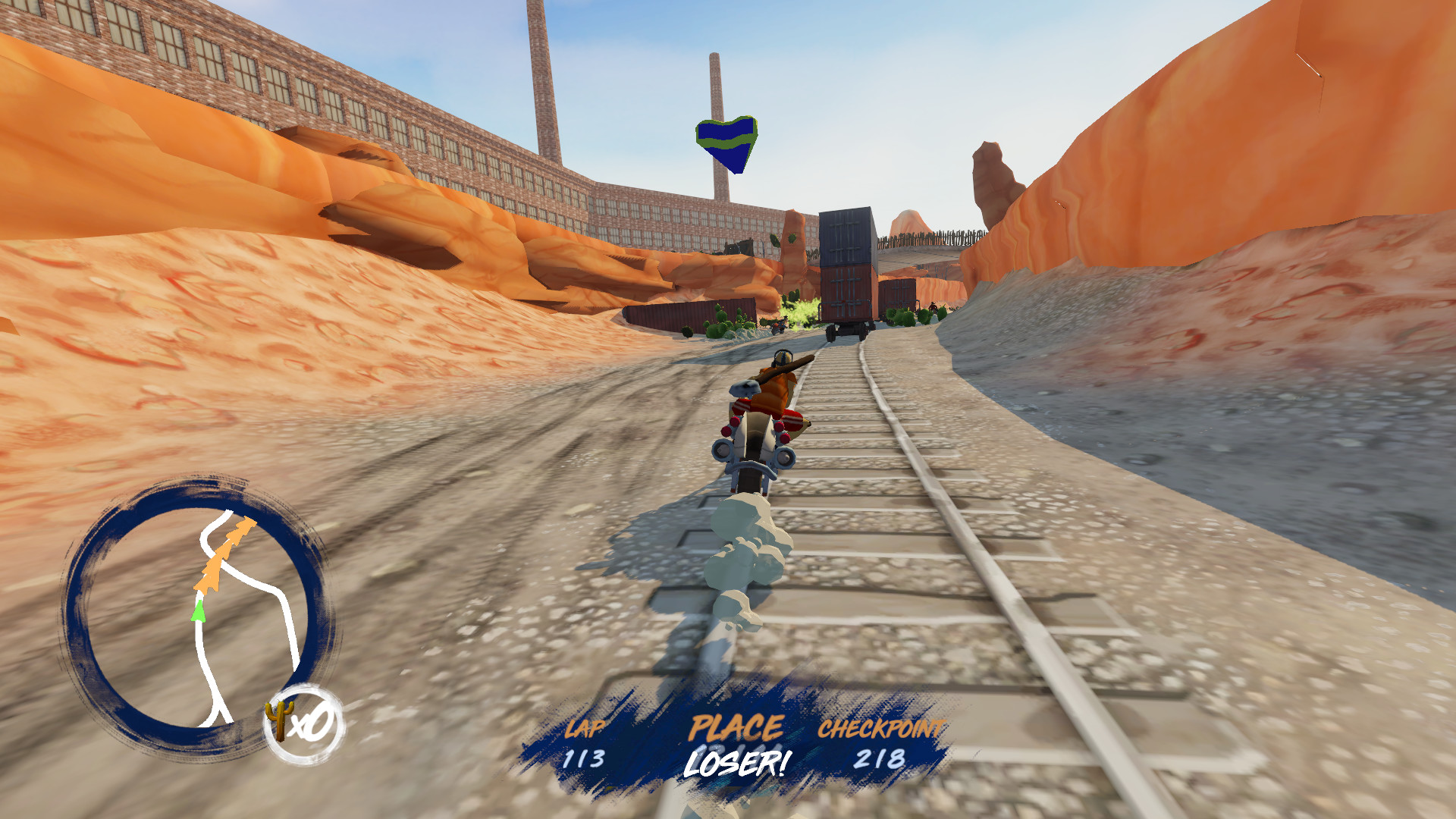Click the motorcycle rider's helmet

(783, 358)
